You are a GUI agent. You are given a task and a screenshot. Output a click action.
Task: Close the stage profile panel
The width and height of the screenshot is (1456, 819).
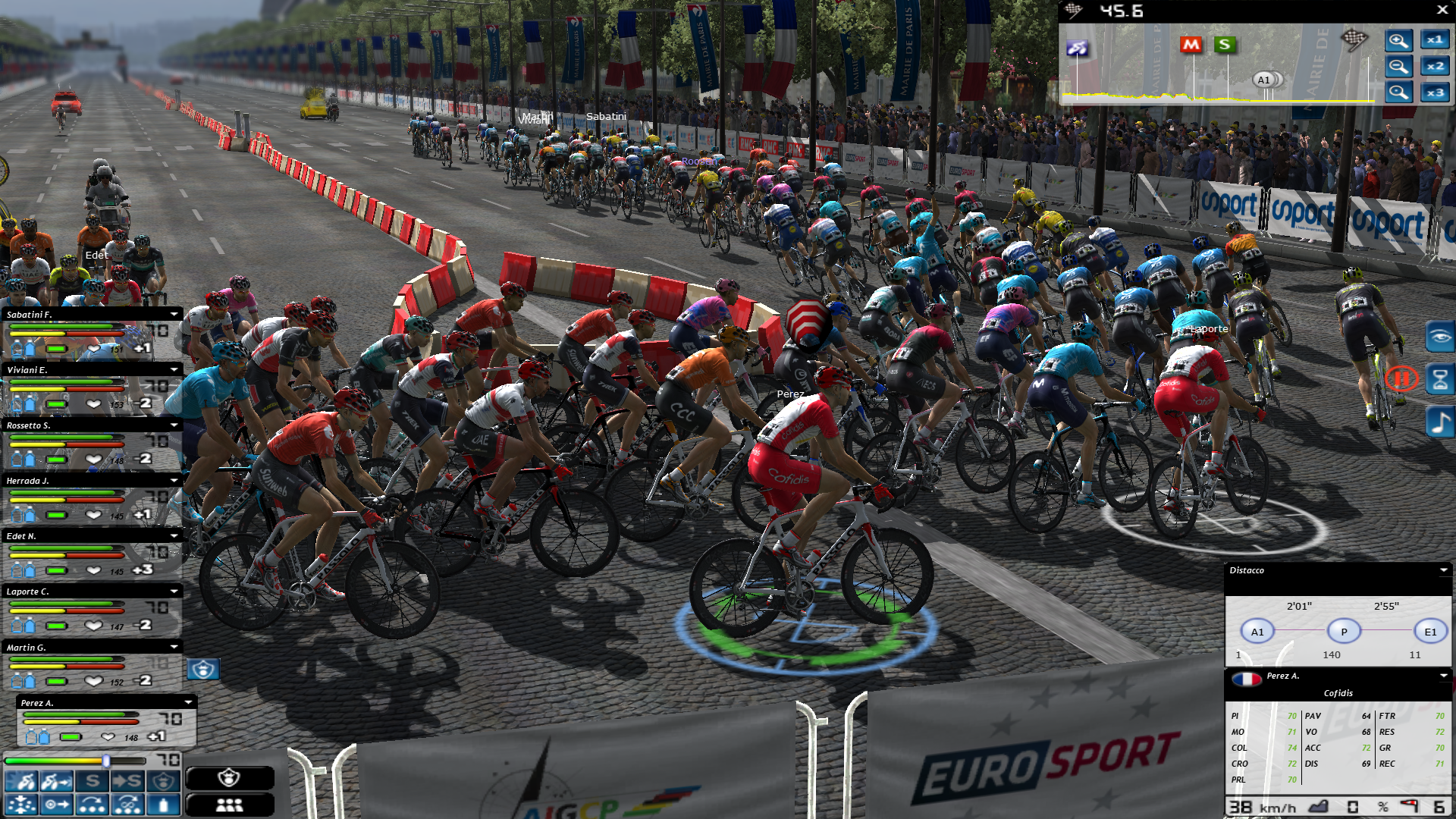click(1442, 10)
